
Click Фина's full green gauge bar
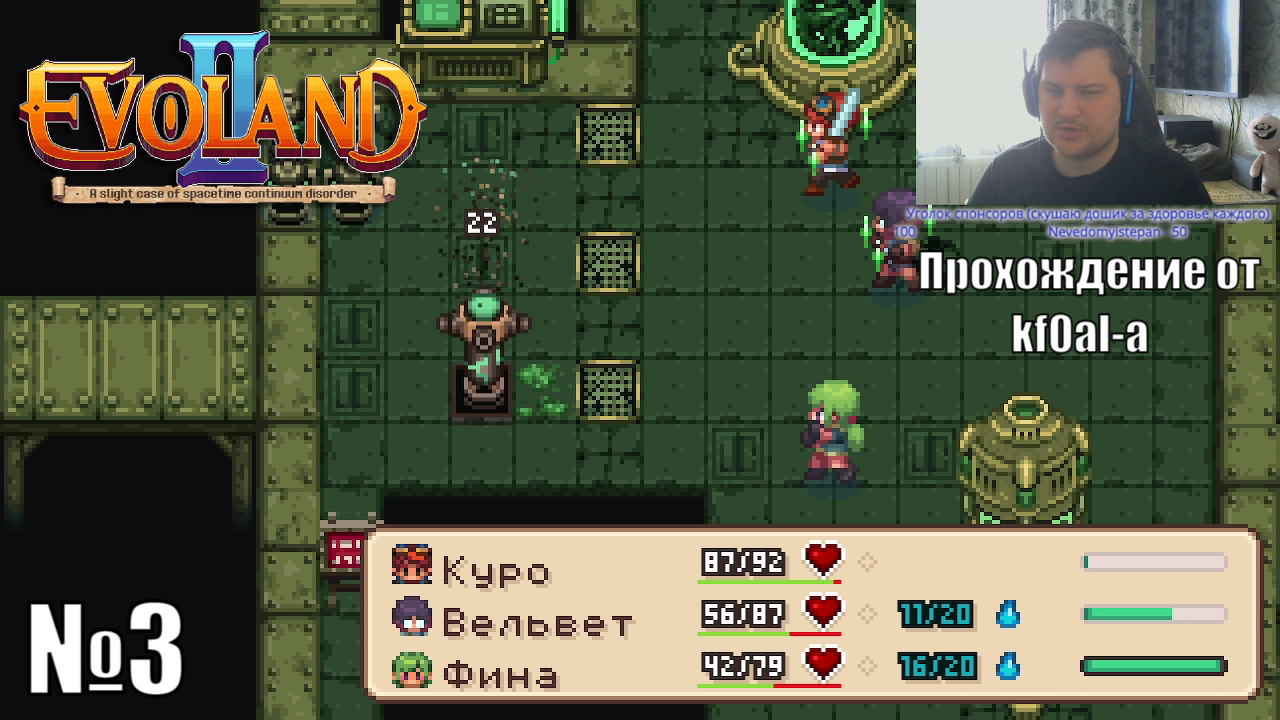(1154, 664)
